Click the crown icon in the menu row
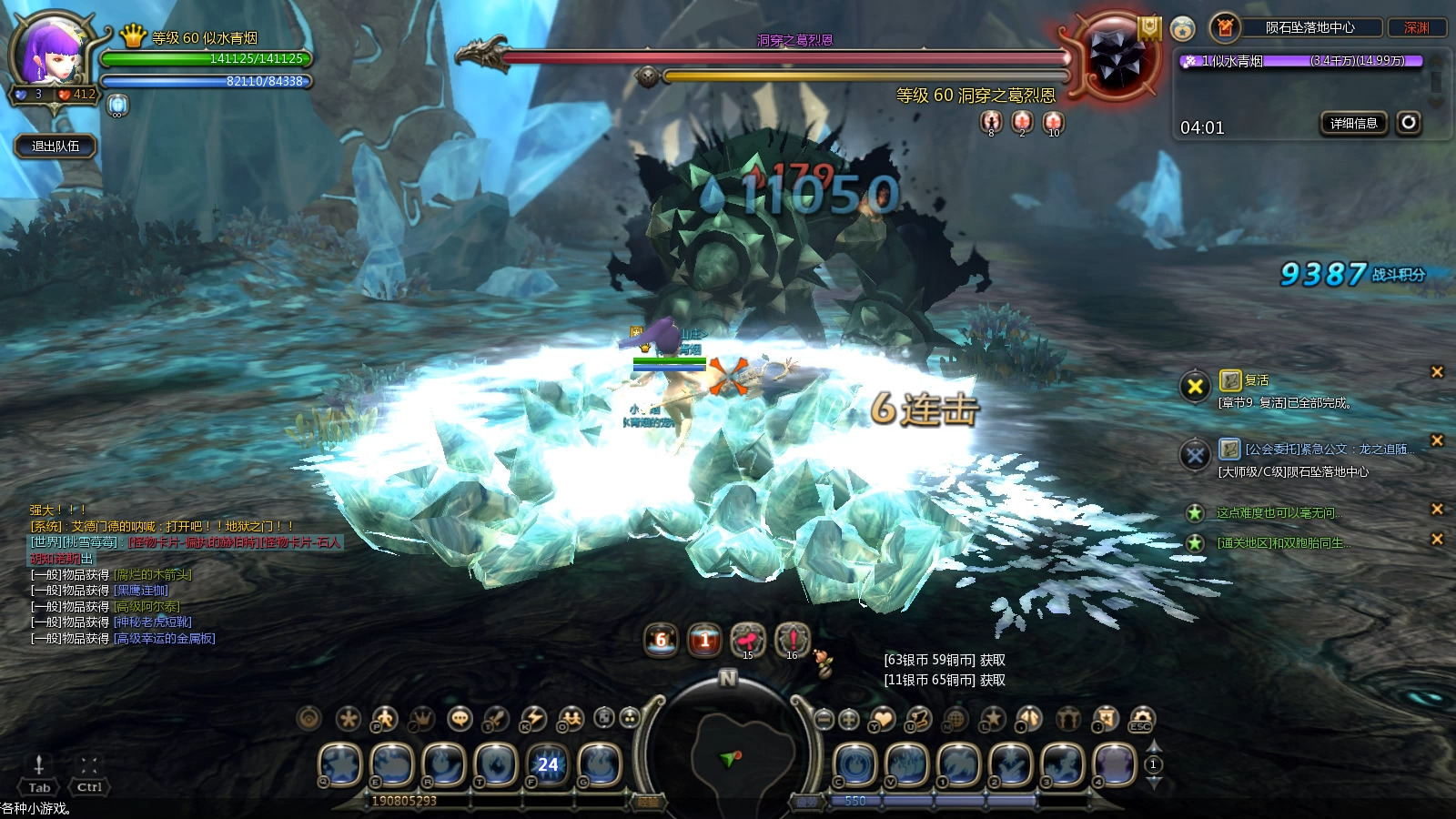Screen dimensions: 1456x819 pos(421,719)
